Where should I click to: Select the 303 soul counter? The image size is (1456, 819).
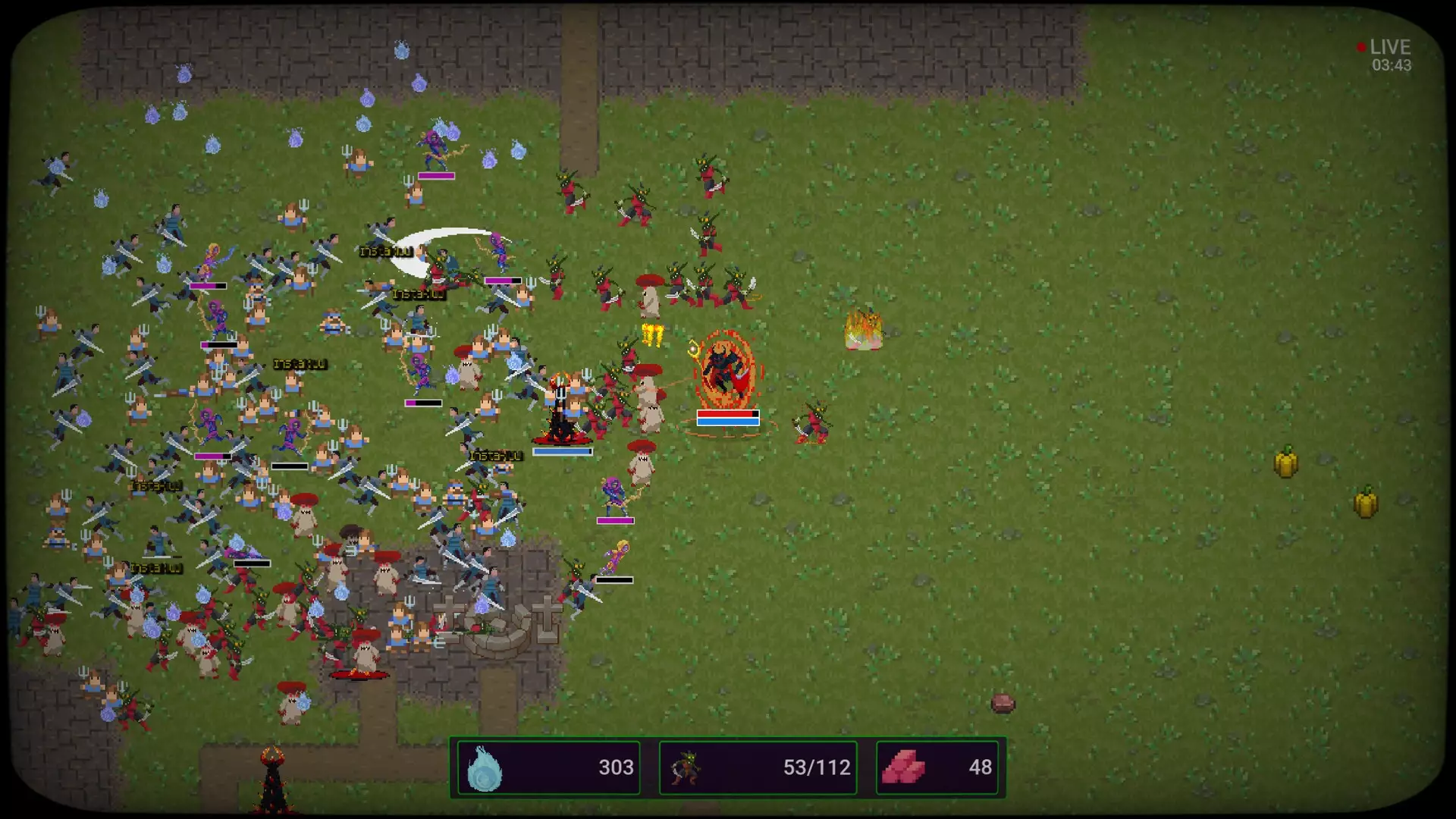click(617, 767)
